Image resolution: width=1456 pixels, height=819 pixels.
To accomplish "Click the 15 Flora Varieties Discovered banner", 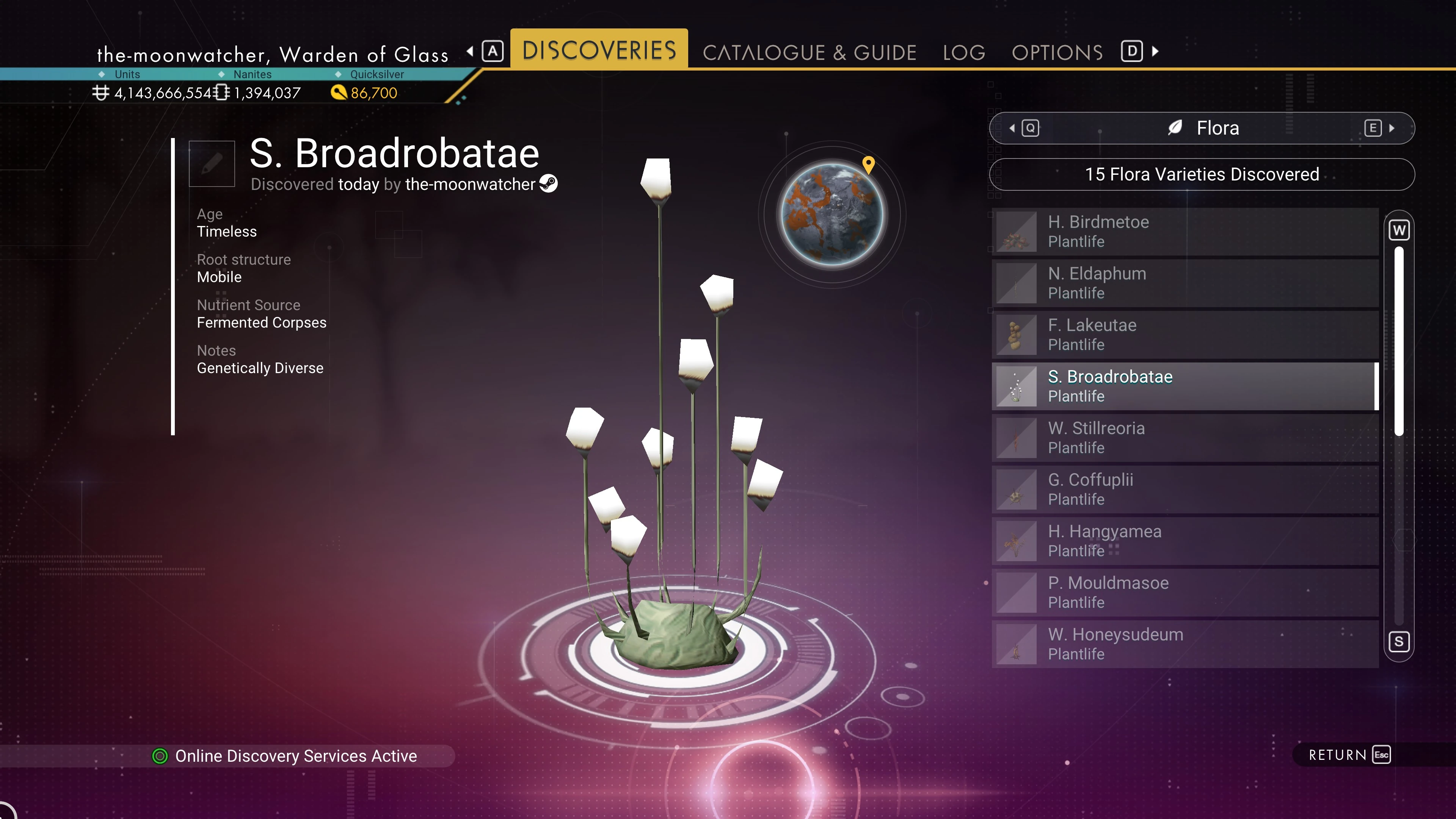I will (x=1202, y=175).
